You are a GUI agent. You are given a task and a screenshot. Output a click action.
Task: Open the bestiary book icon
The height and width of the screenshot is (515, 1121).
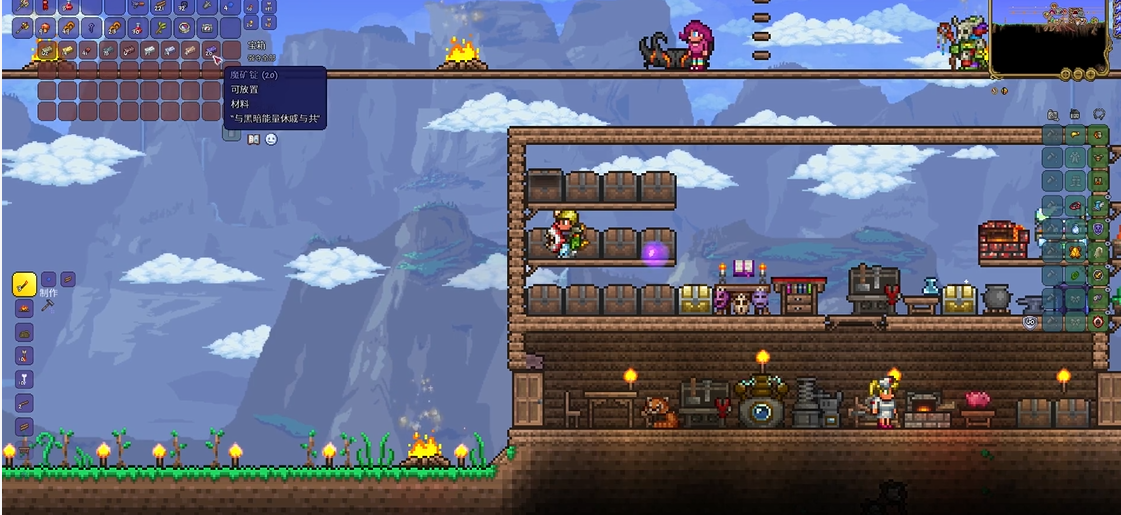click(x=251, y=139)
